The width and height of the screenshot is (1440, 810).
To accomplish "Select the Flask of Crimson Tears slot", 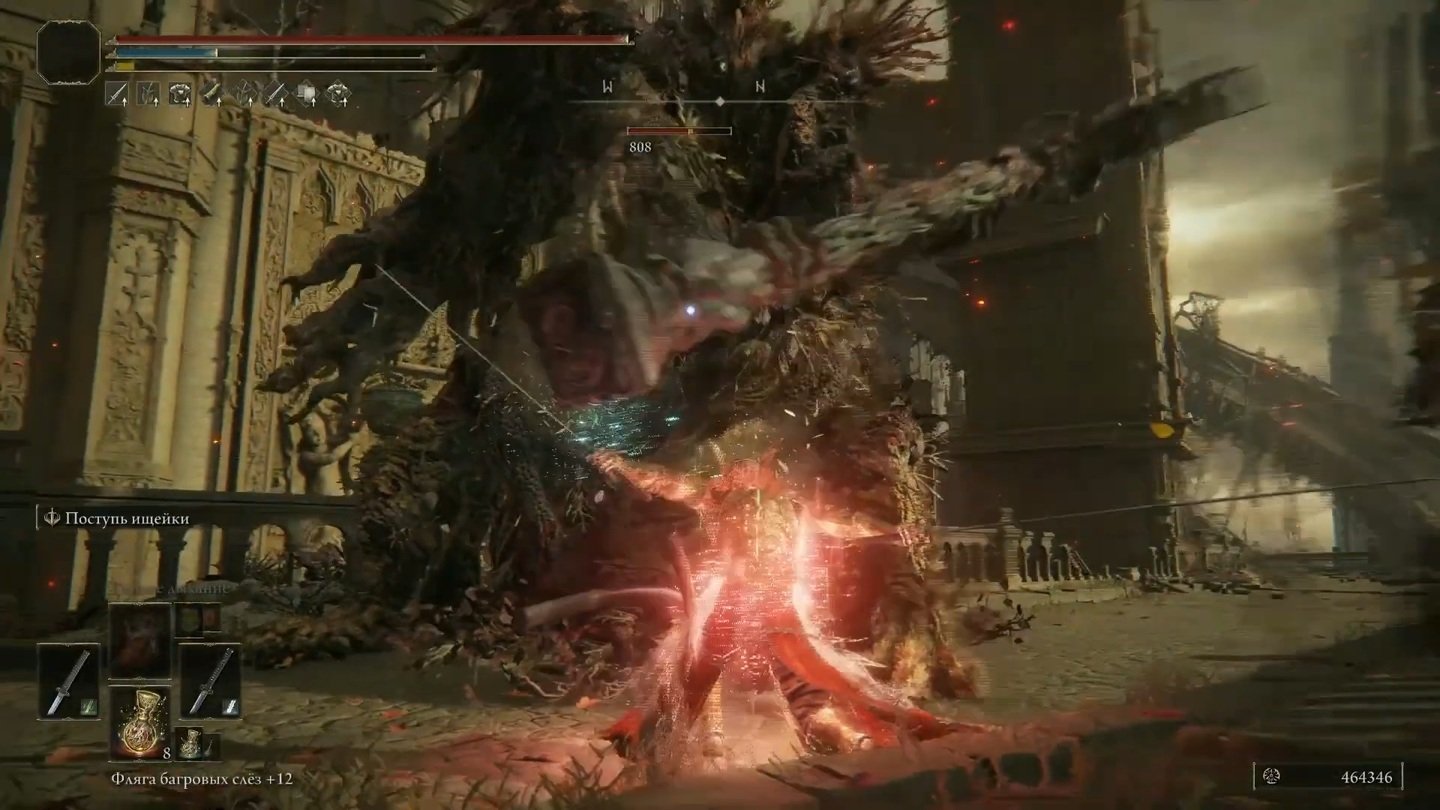I will pos(139,721).
